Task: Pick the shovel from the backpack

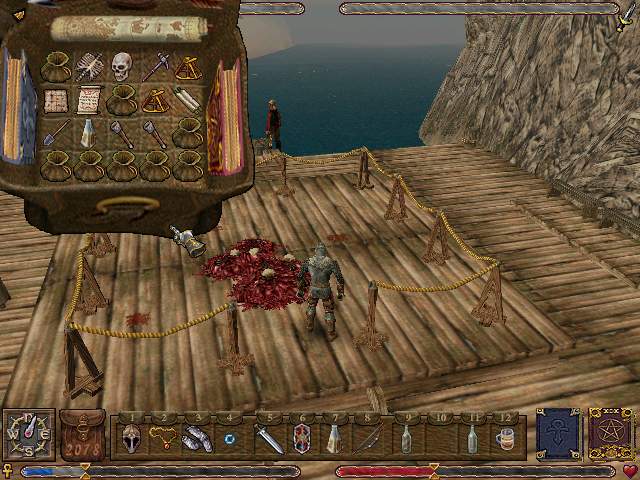Action: pos(55,132)
